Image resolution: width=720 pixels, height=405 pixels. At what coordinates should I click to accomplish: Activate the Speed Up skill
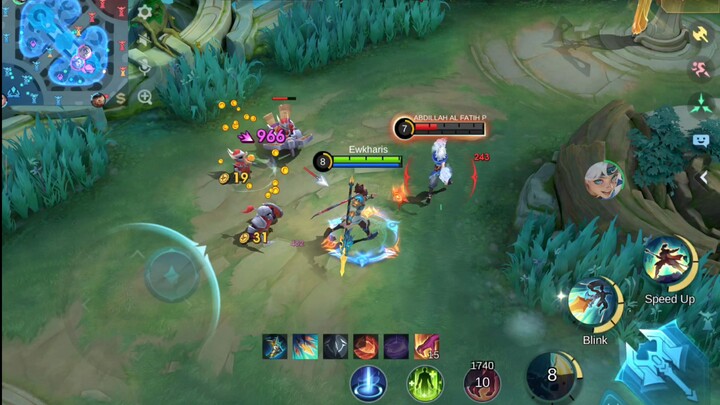669,262
